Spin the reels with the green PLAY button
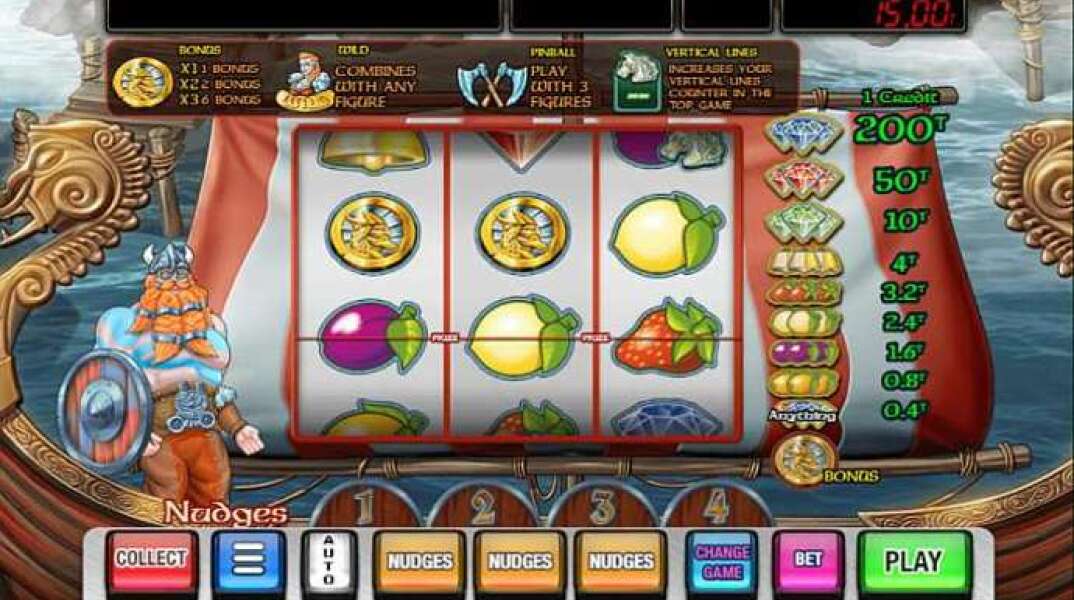1074x600 pixels. pos(914,560)
